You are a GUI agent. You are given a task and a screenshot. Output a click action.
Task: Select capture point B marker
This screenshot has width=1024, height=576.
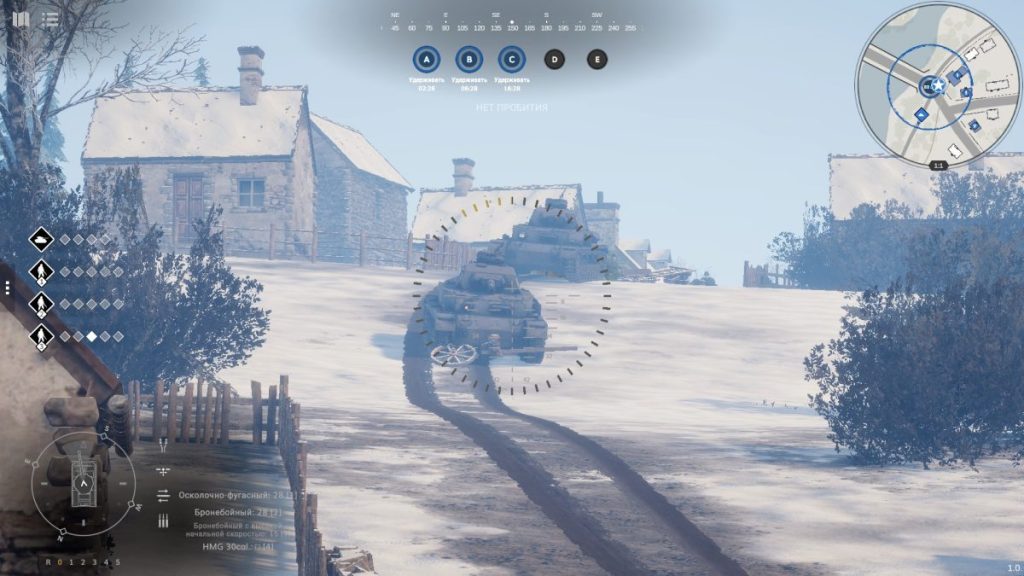click(x=468, y=59)
